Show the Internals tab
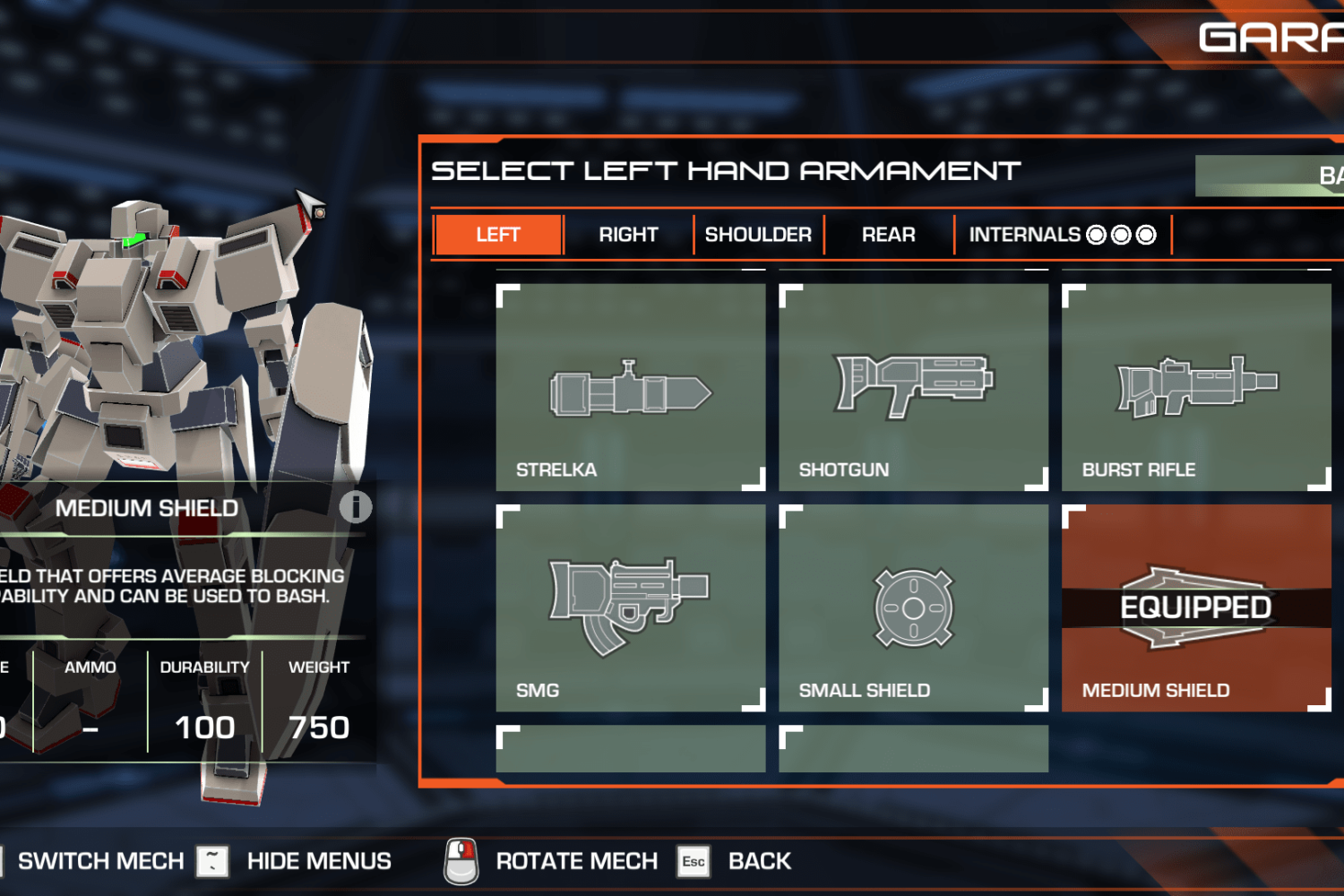 pos(1062,235)
